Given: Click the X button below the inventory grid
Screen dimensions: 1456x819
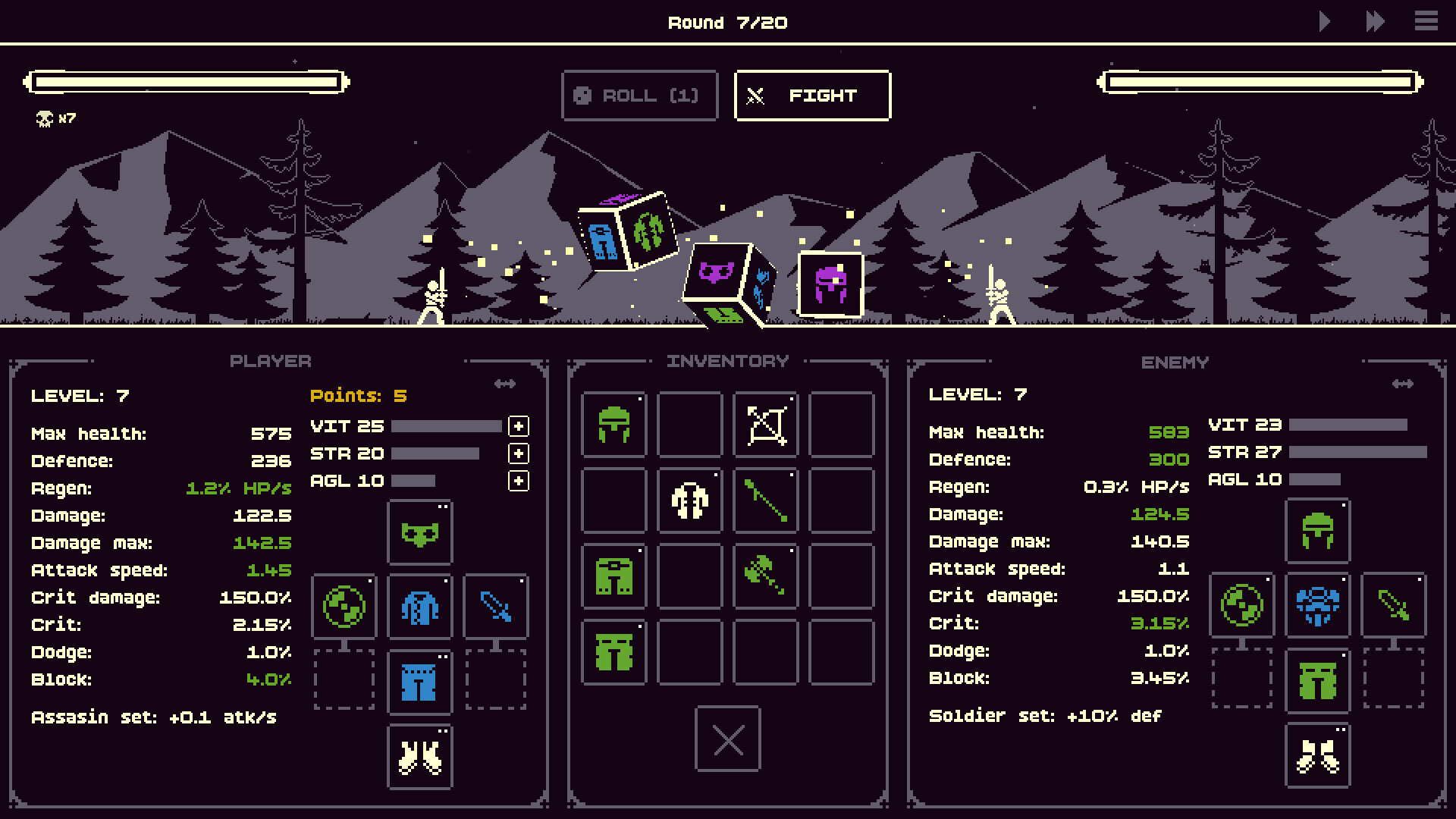Looking at the screenshot, I should (727, 740).
